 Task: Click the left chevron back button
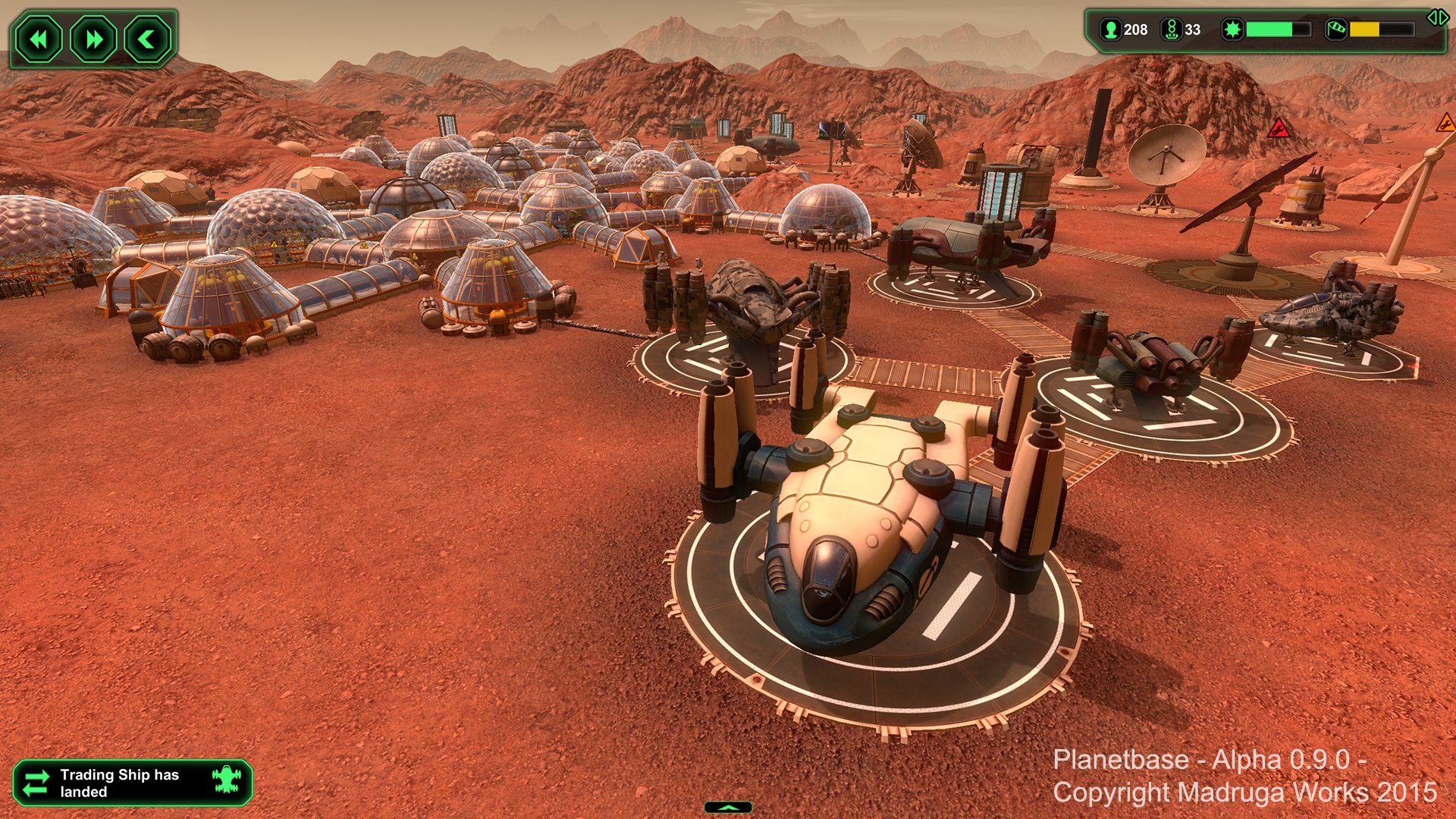[147, 39]
